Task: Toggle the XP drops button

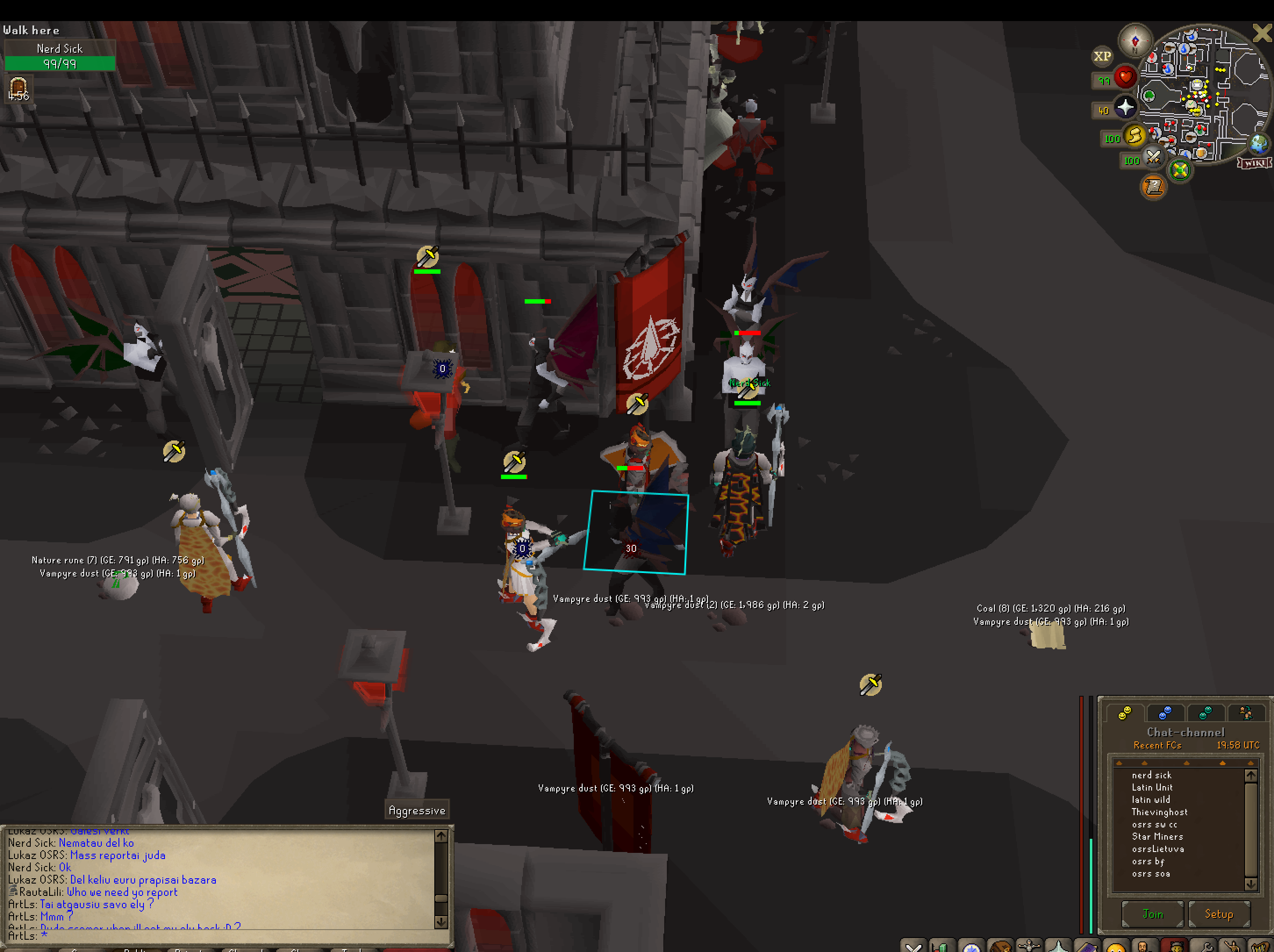Action: (x=1102, y=57)
